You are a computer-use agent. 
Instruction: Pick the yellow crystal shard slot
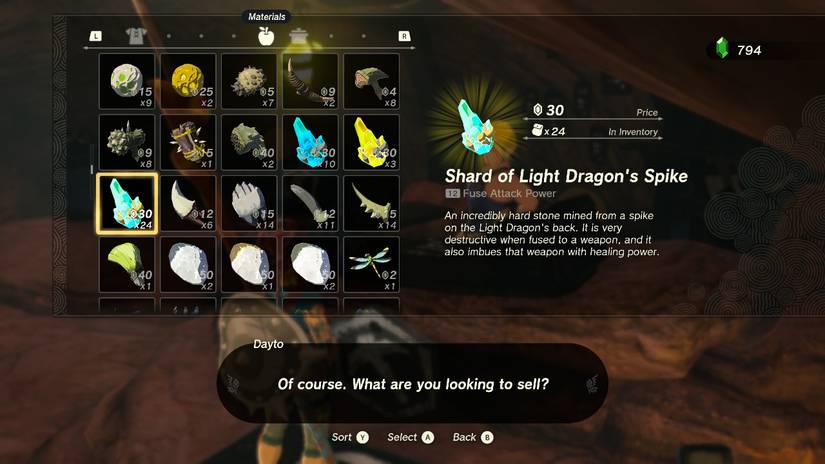point(371,142)
